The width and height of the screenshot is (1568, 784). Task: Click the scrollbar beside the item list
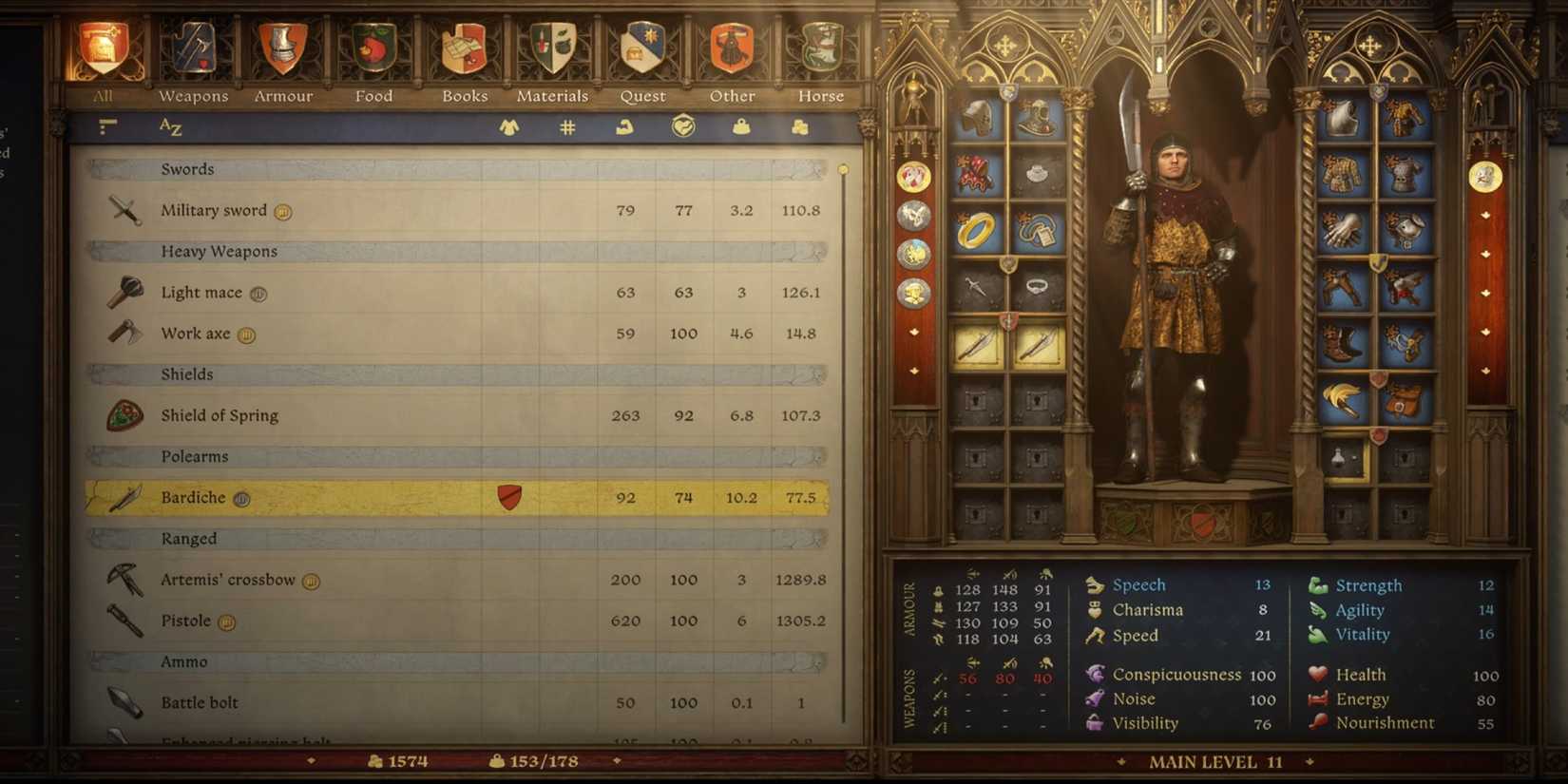[843, 171]
